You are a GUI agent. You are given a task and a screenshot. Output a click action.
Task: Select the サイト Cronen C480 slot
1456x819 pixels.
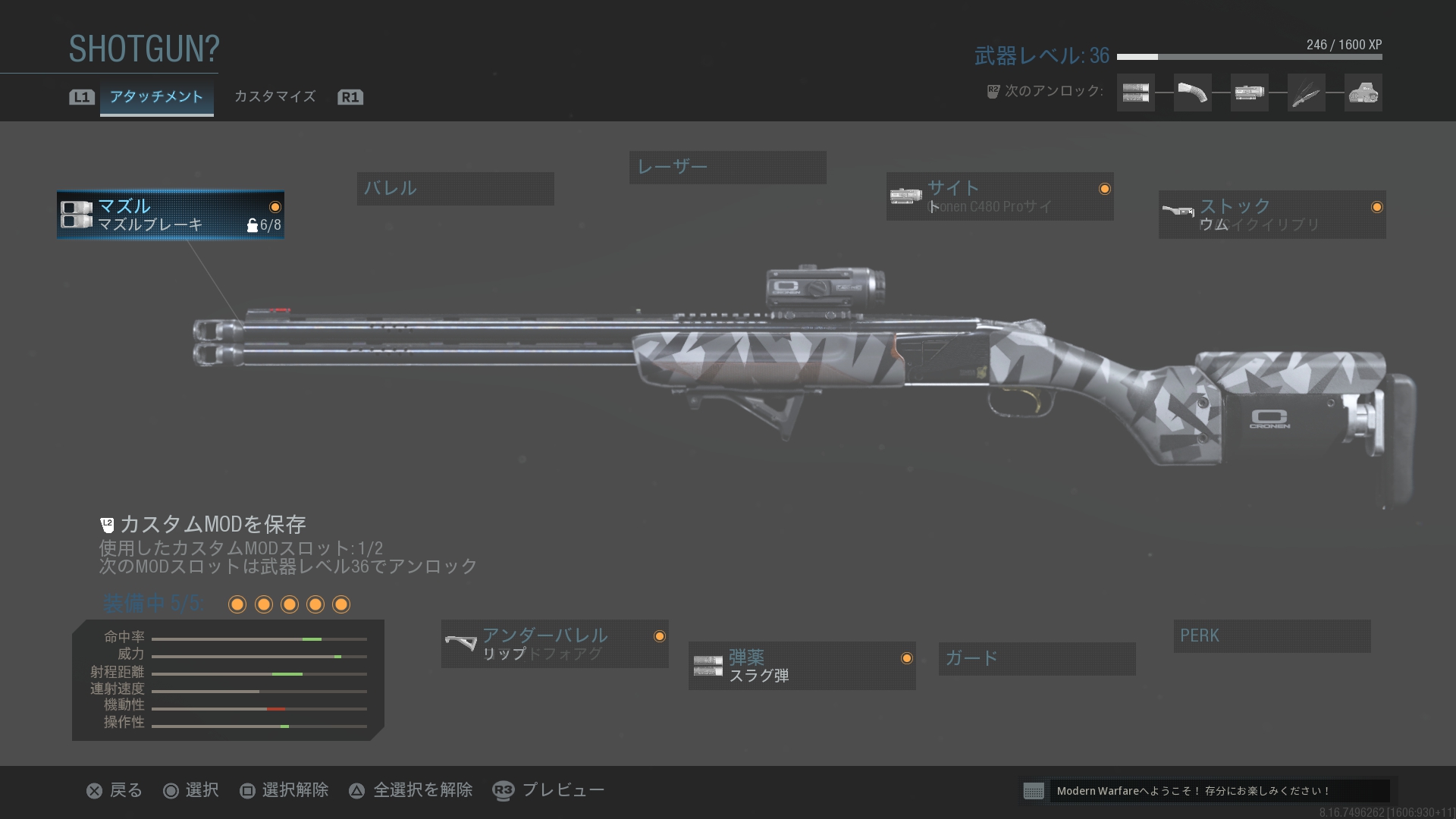[999, 196]
